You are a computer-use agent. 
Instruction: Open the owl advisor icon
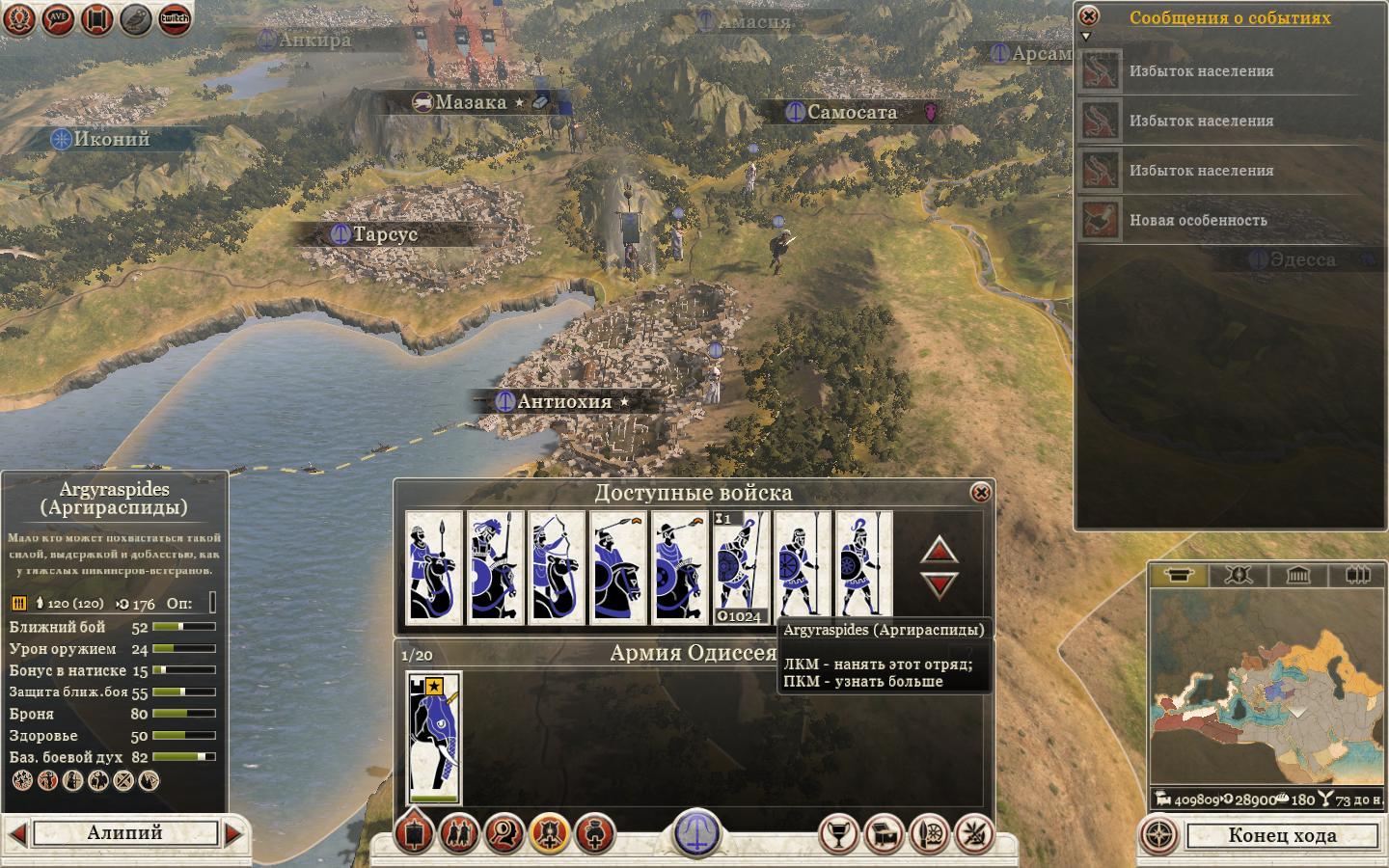point(136,18)
